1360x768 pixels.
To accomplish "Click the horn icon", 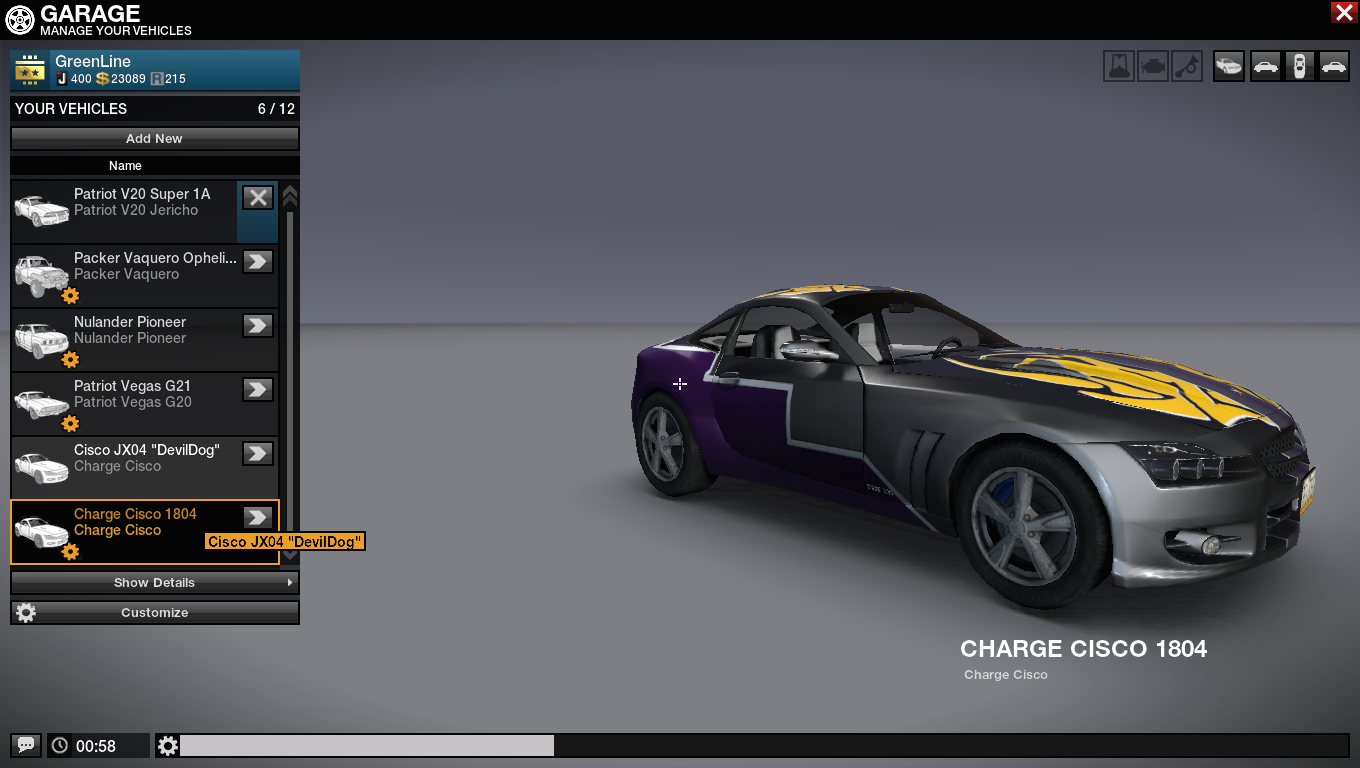I will tap(1187, 67).
